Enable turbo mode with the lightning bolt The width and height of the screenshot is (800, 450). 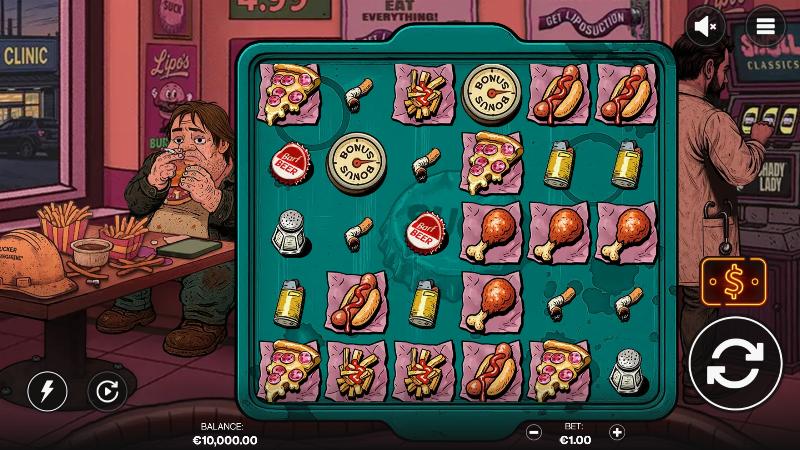[x=46, y=391]
